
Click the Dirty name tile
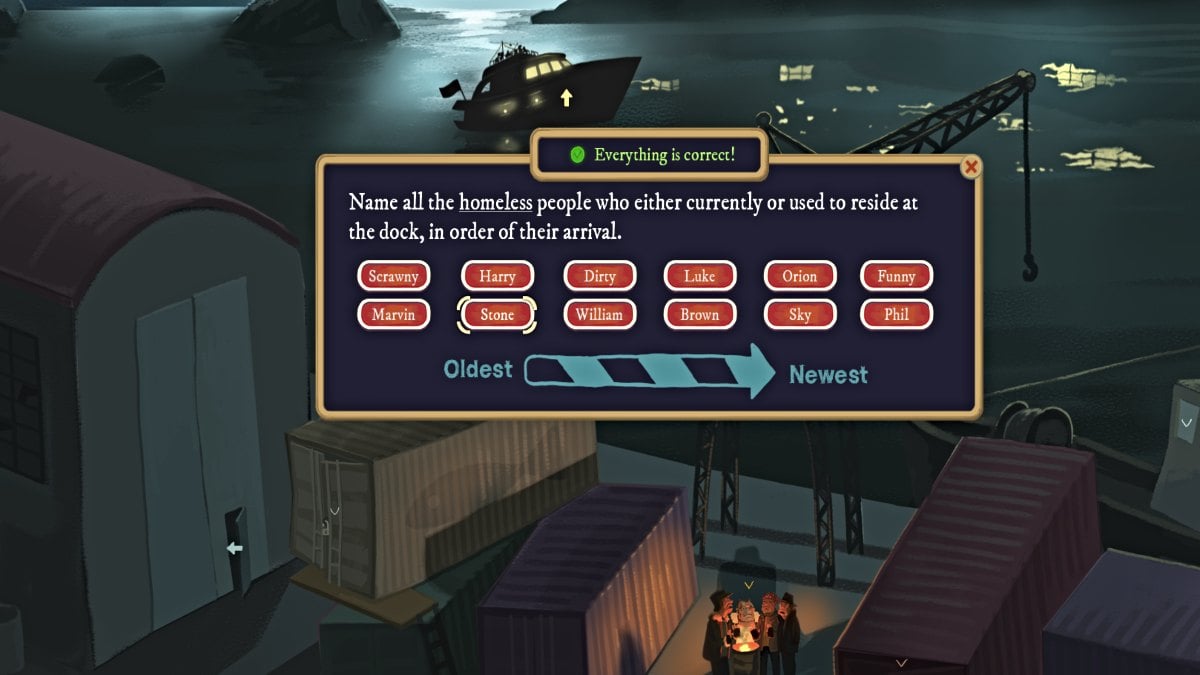coord(600,276)
